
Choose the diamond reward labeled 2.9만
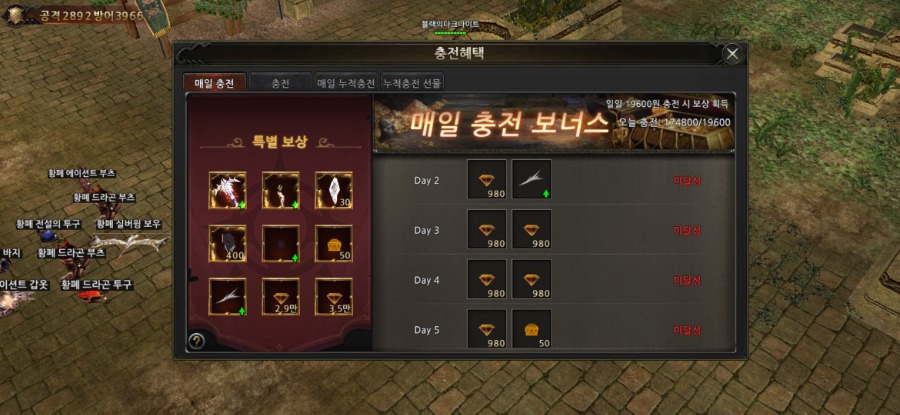[281, 296]
